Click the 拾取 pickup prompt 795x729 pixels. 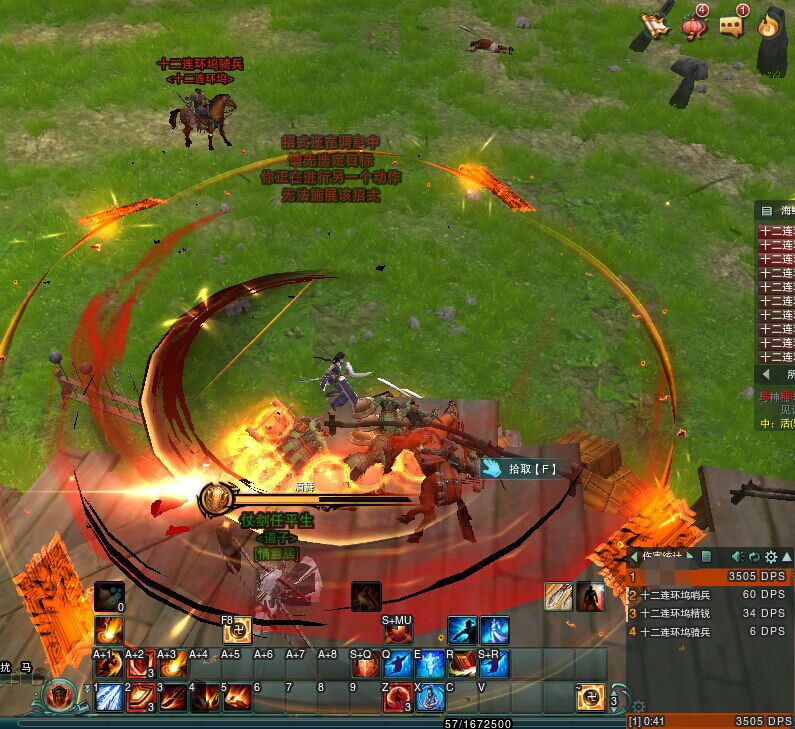tap(518, 467)
